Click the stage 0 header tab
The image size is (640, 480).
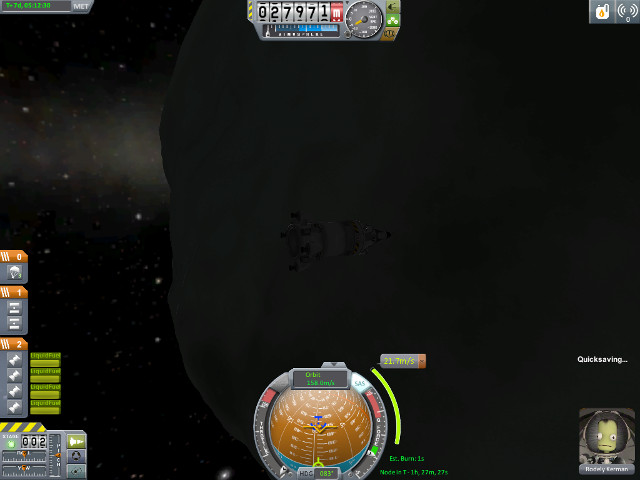pos(14,256)
